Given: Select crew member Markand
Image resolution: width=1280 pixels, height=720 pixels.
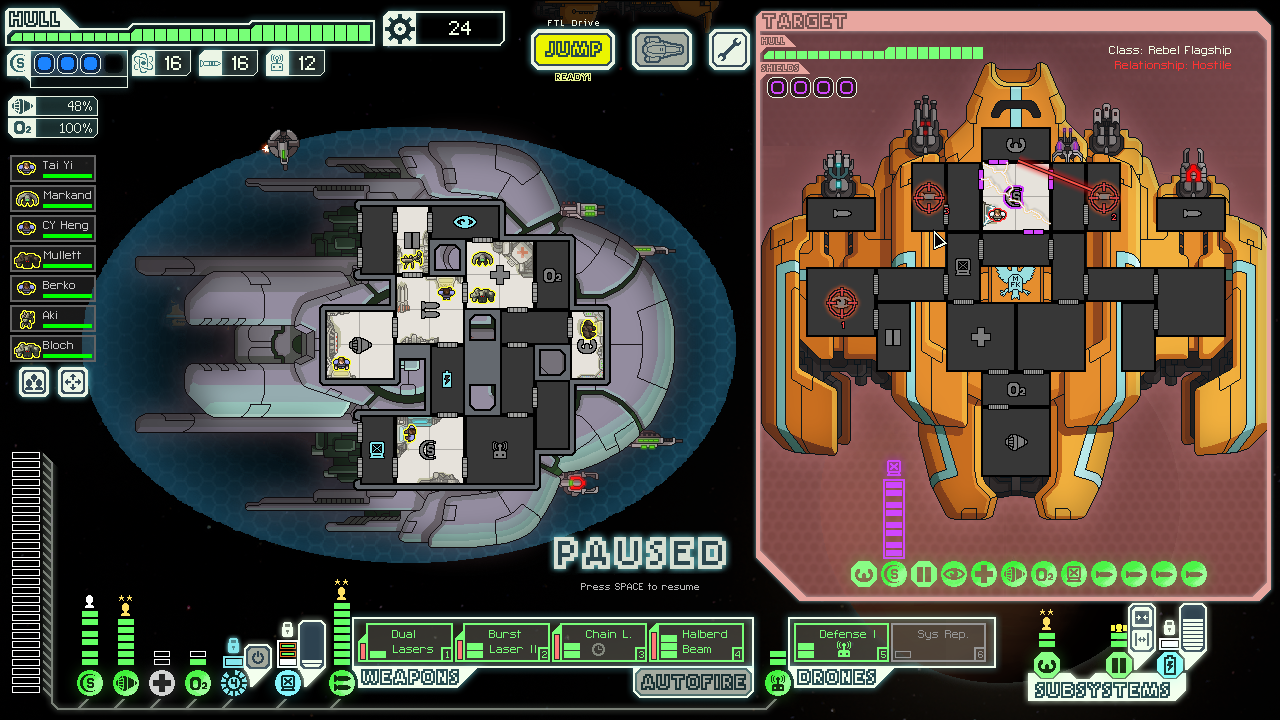Looking at the screenshot, I should [x=54, y=199].
